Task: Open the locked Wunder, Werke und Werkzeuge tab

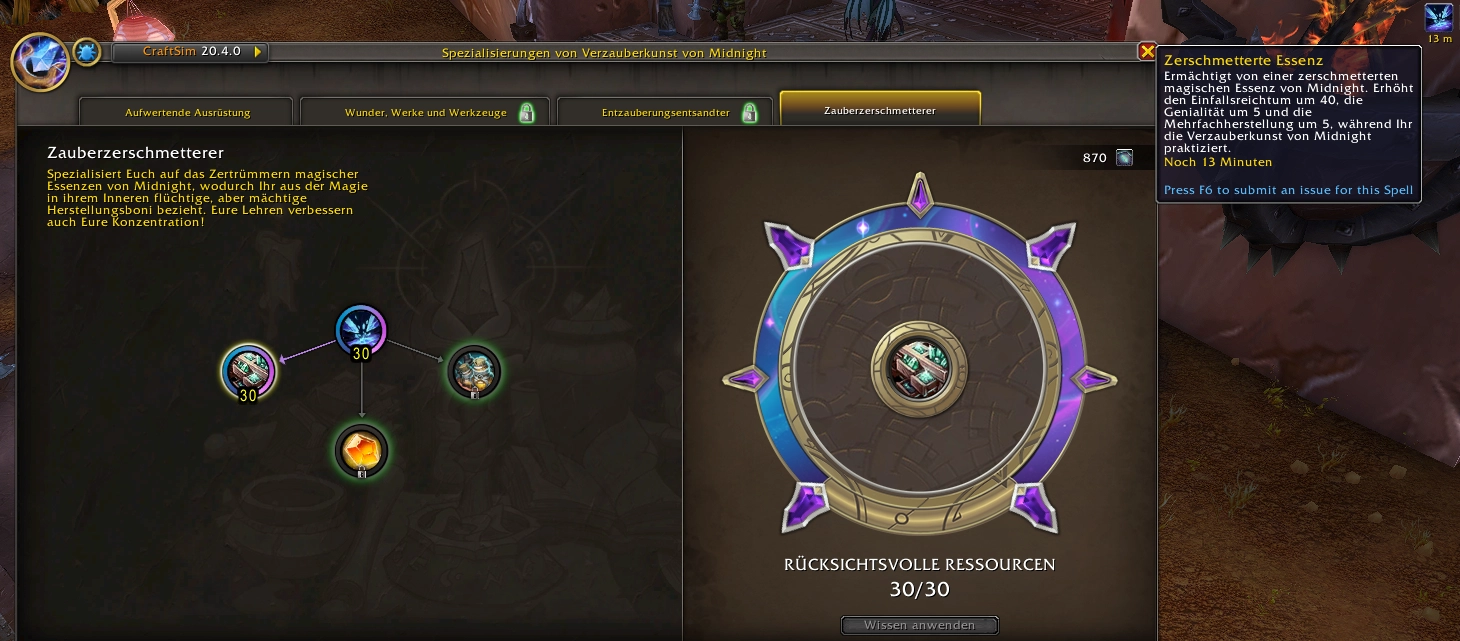Action: tap(425, 112)
